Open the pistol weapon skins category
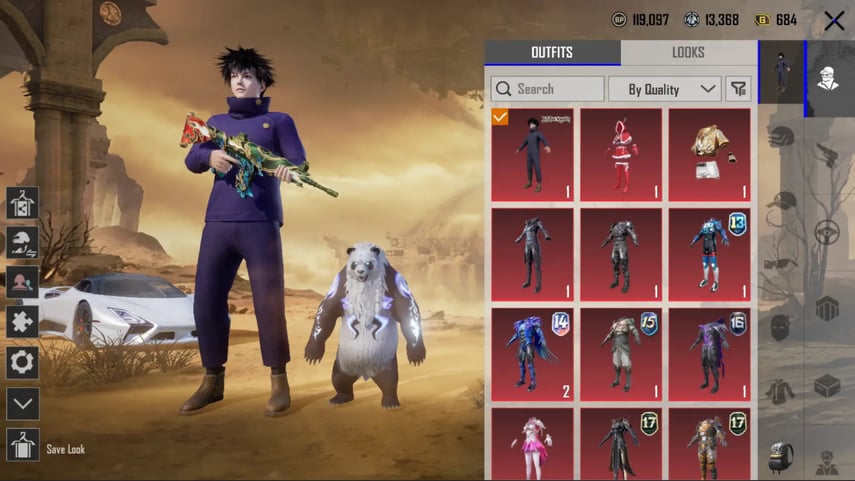Screen dimensions: 855x481 coord(828,152)
